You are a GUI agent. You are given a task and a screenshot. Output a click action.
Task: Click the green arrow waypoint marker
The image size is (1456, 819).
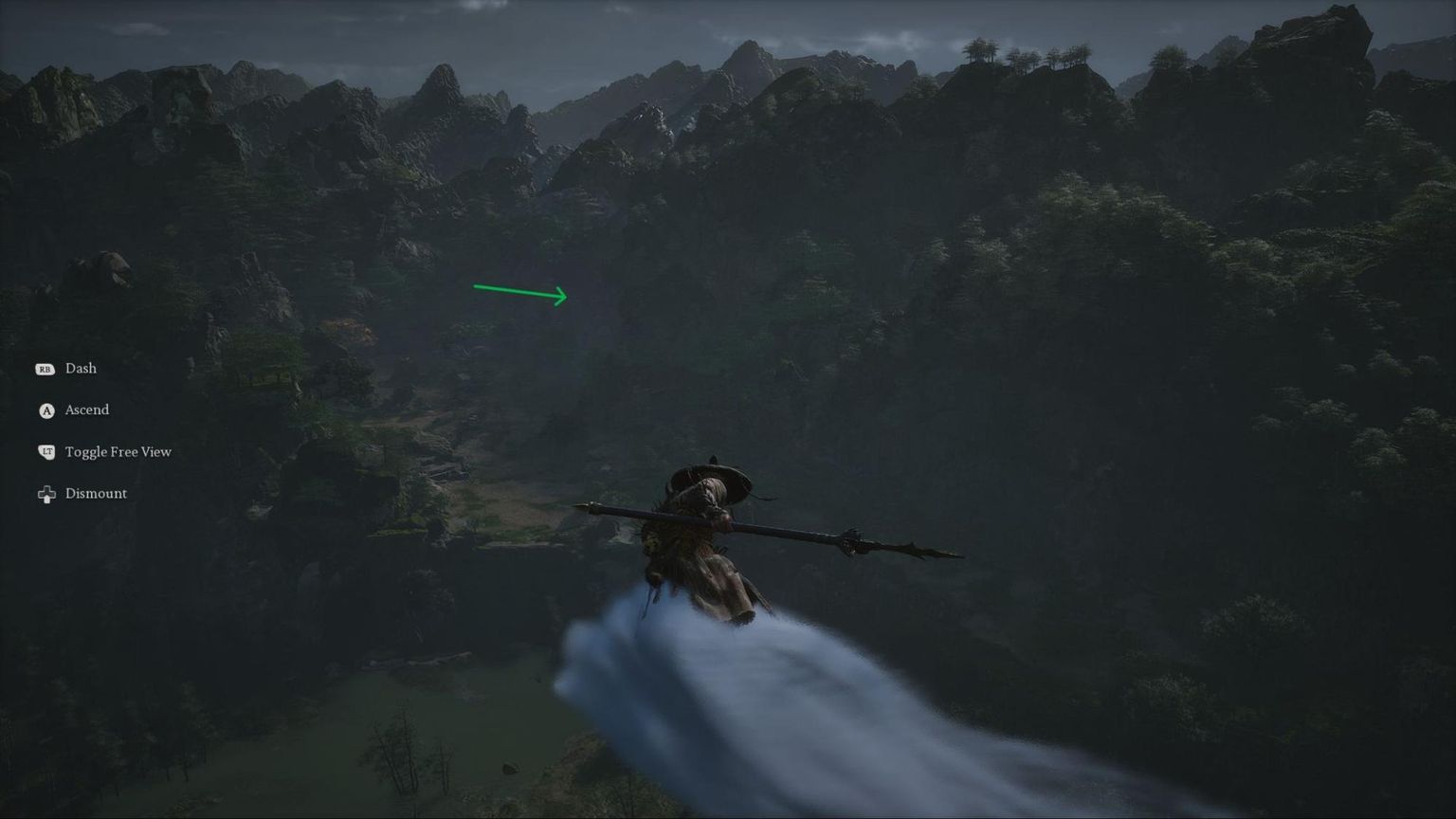tap(519, 290)
